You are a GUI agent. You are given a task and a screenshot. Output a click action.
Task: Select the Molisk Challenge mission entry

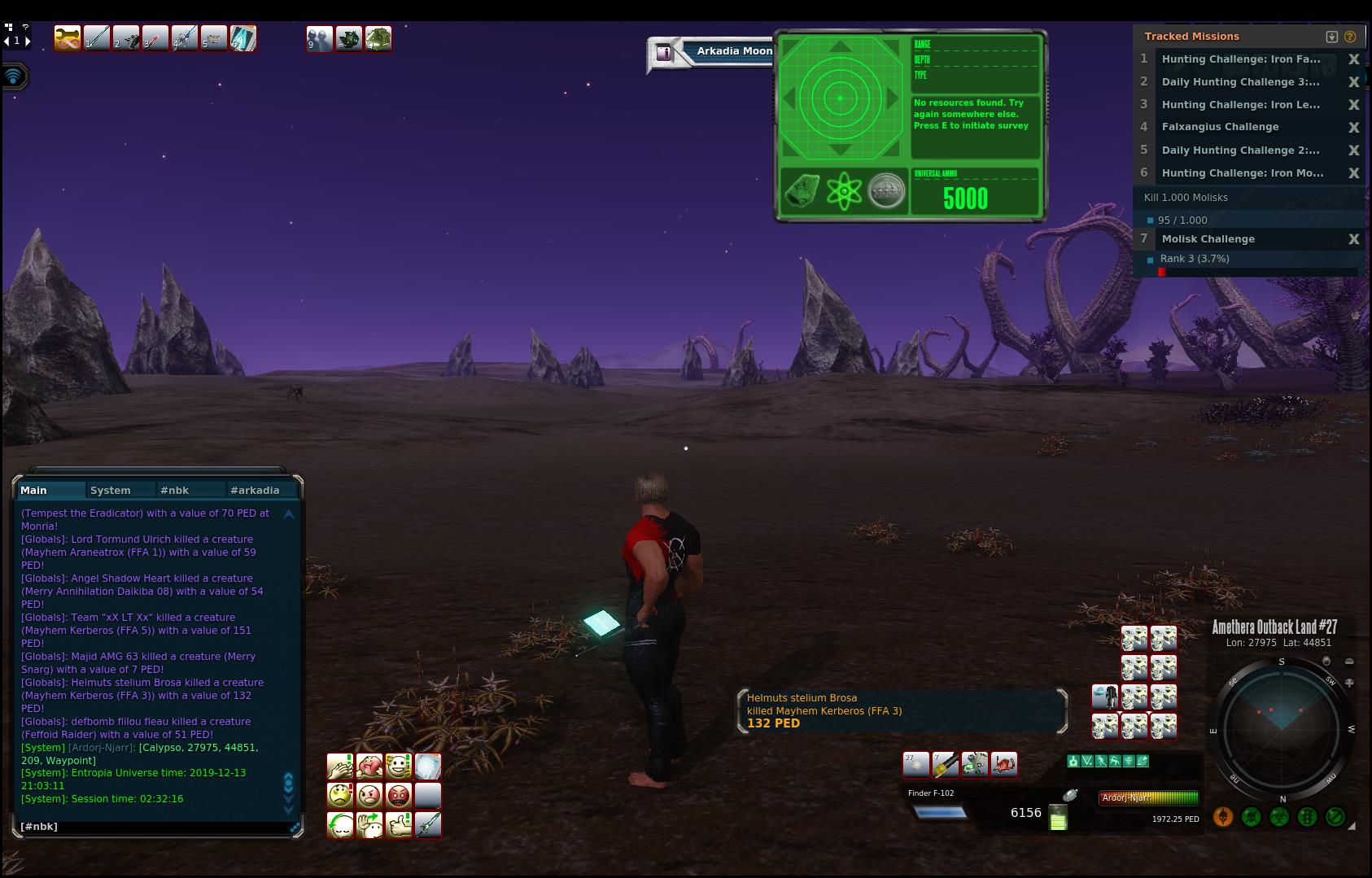(1208, 239)
